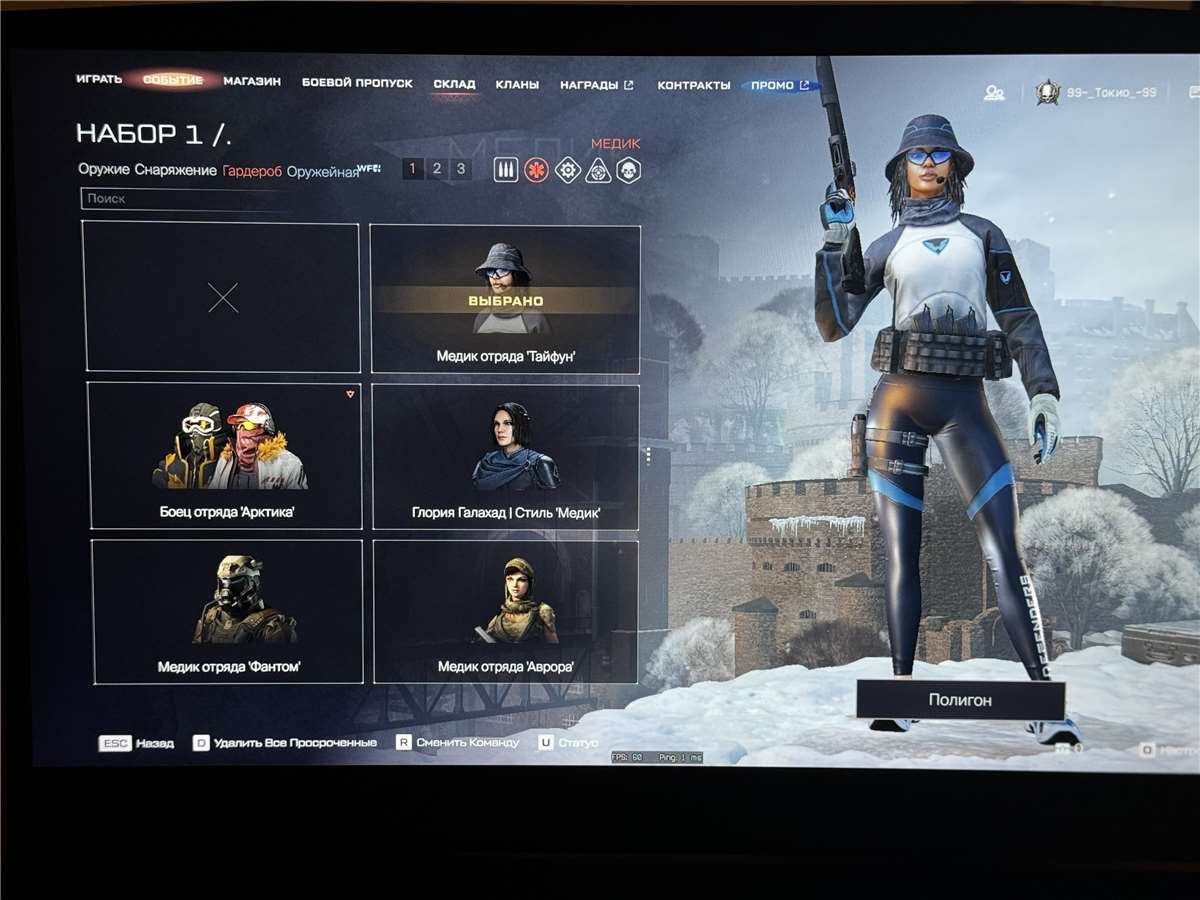Image resolution: width=1200 pixels, height=900 pixels.
Task: Open the МАГАЗИН shop
Action: [252, 82]
